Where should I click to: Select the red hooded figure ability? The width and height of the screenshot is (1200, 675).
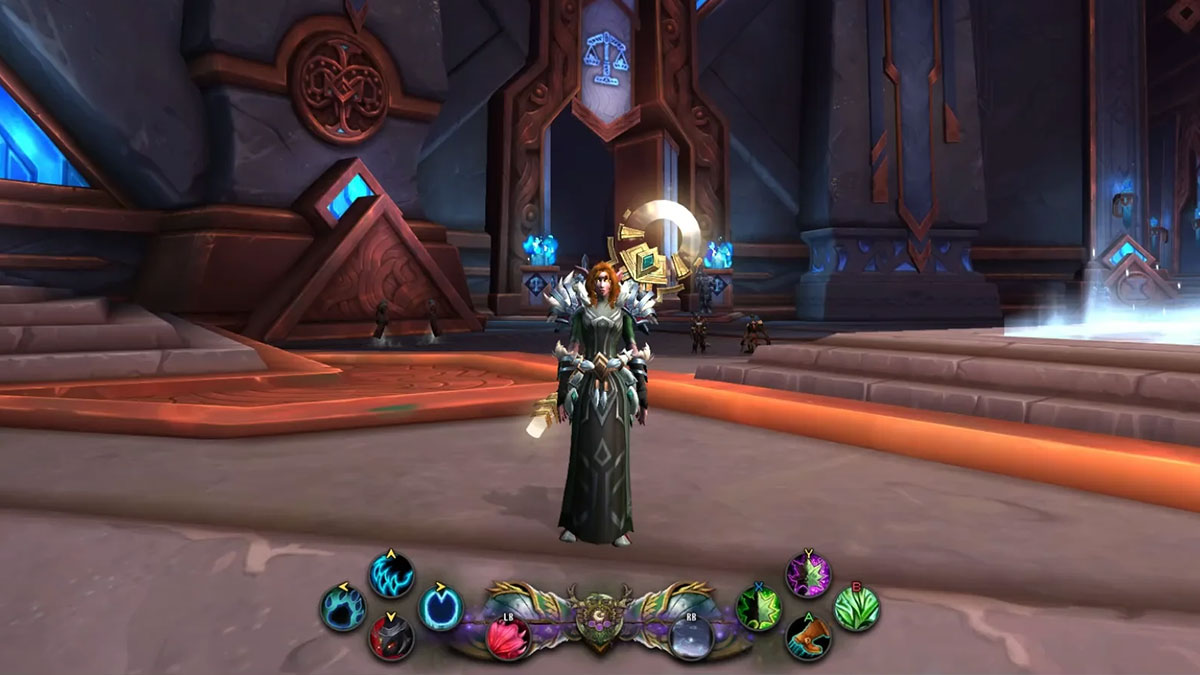click(x=392, y=637)
